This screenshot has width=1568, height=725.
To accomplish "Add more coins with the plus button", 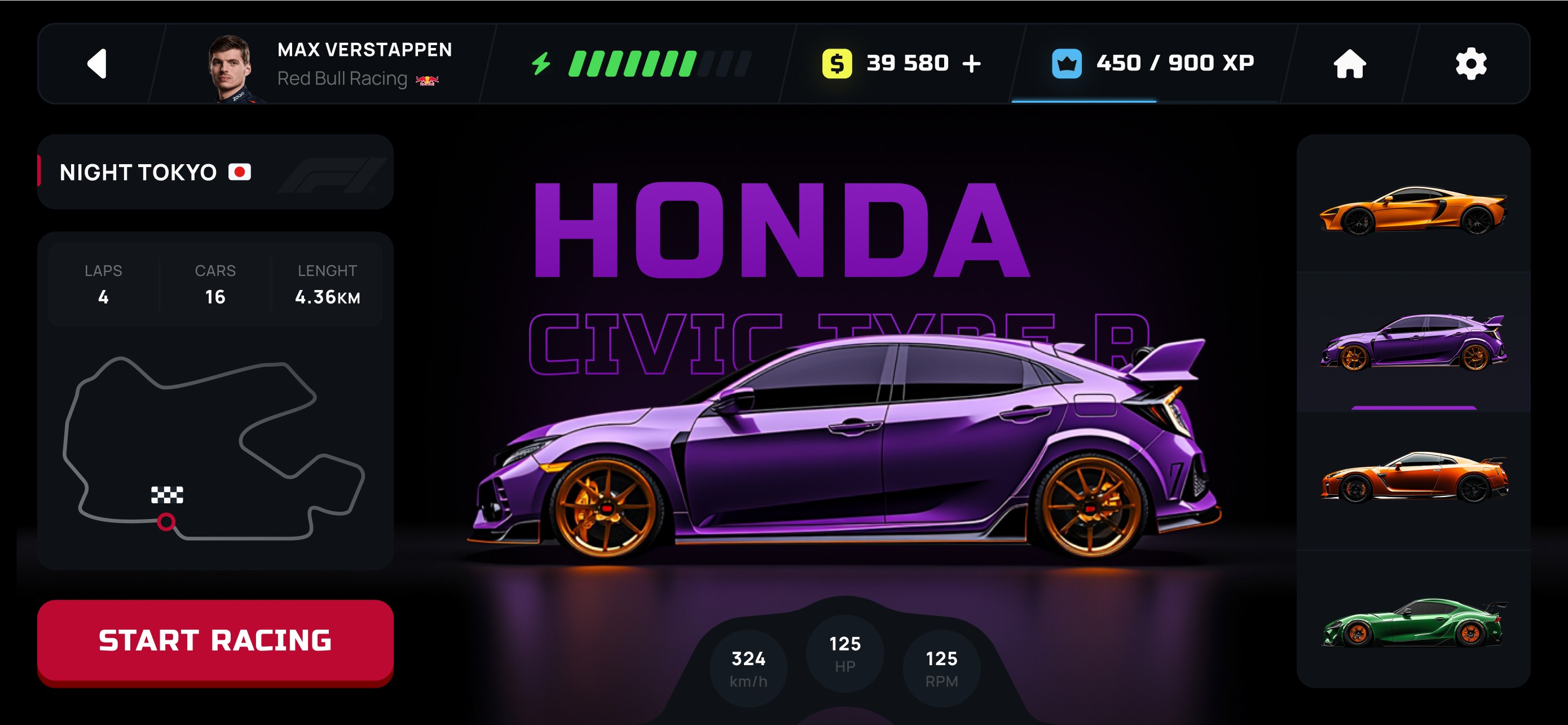I will point(972,64).
